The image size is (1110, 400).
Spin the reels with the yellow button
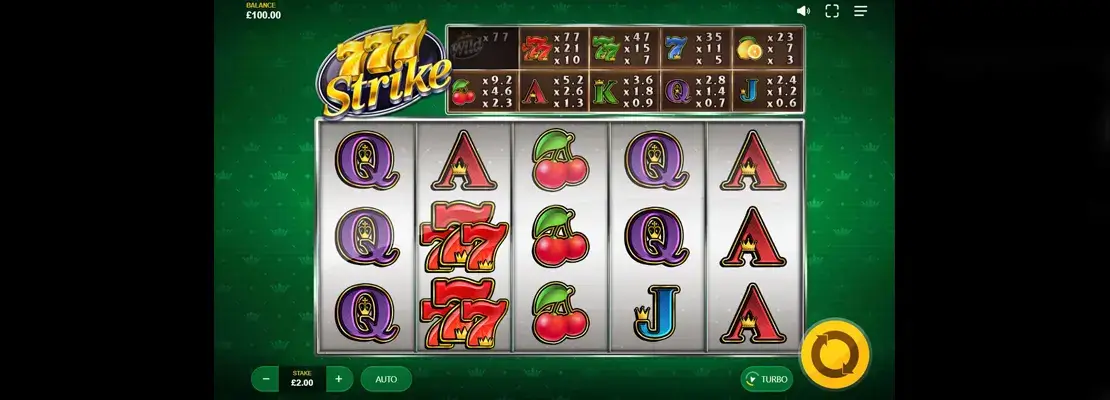pyautogui.click(x=835, y=353)
